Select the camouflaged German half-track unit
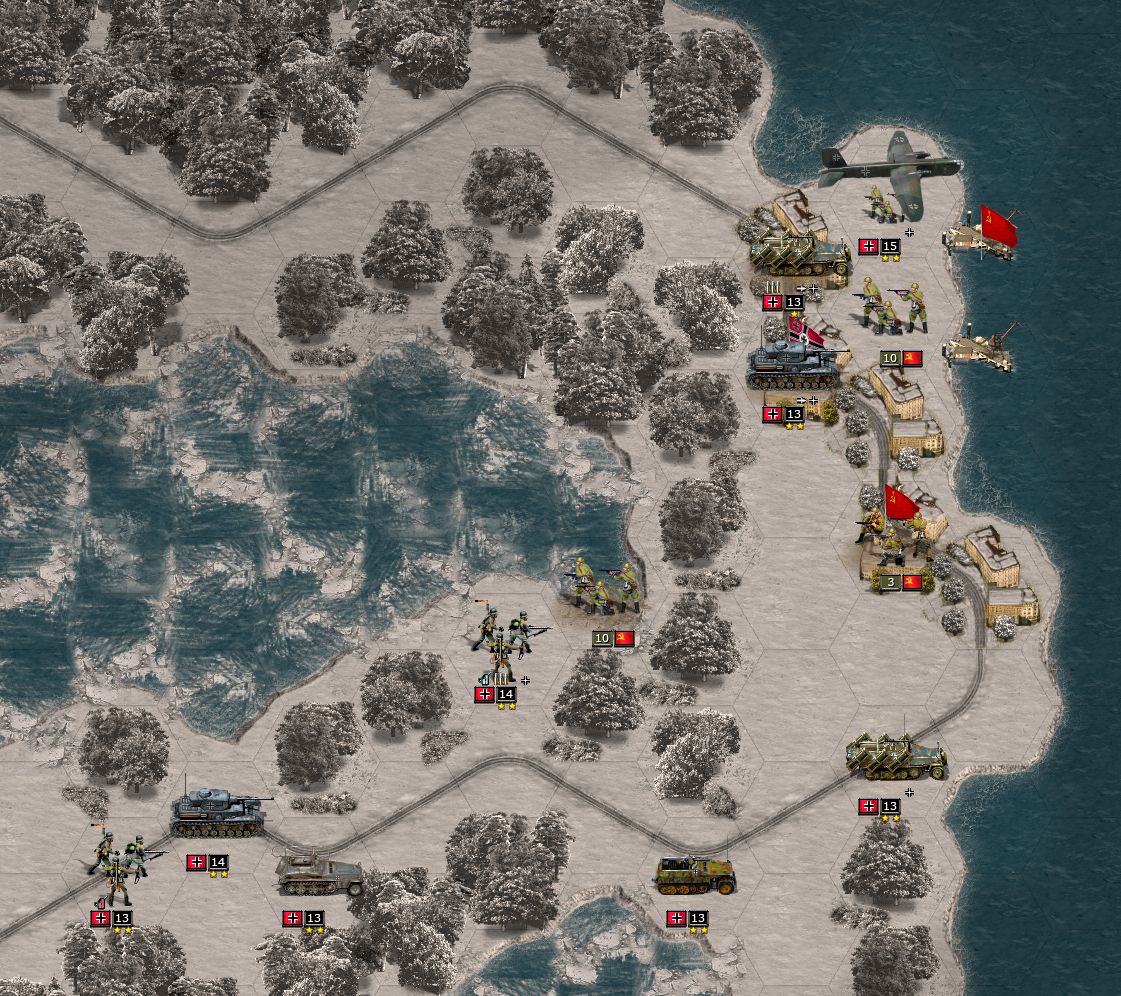Viewport: 1121px width, 996px height. (x=695, y=874)
